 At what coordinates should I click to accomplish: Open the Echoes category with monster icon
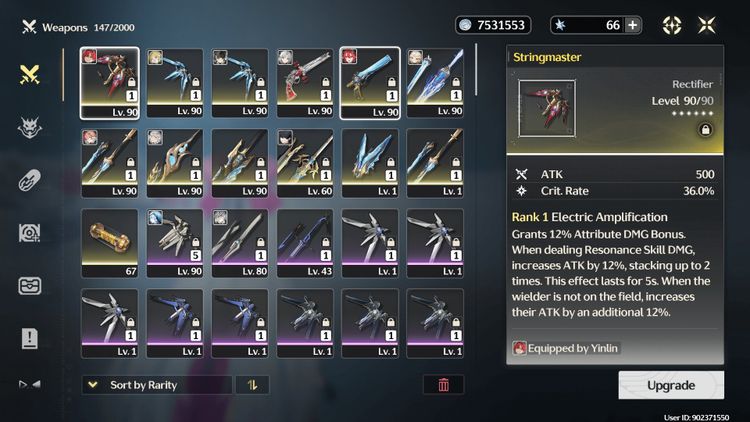(30, 127)
